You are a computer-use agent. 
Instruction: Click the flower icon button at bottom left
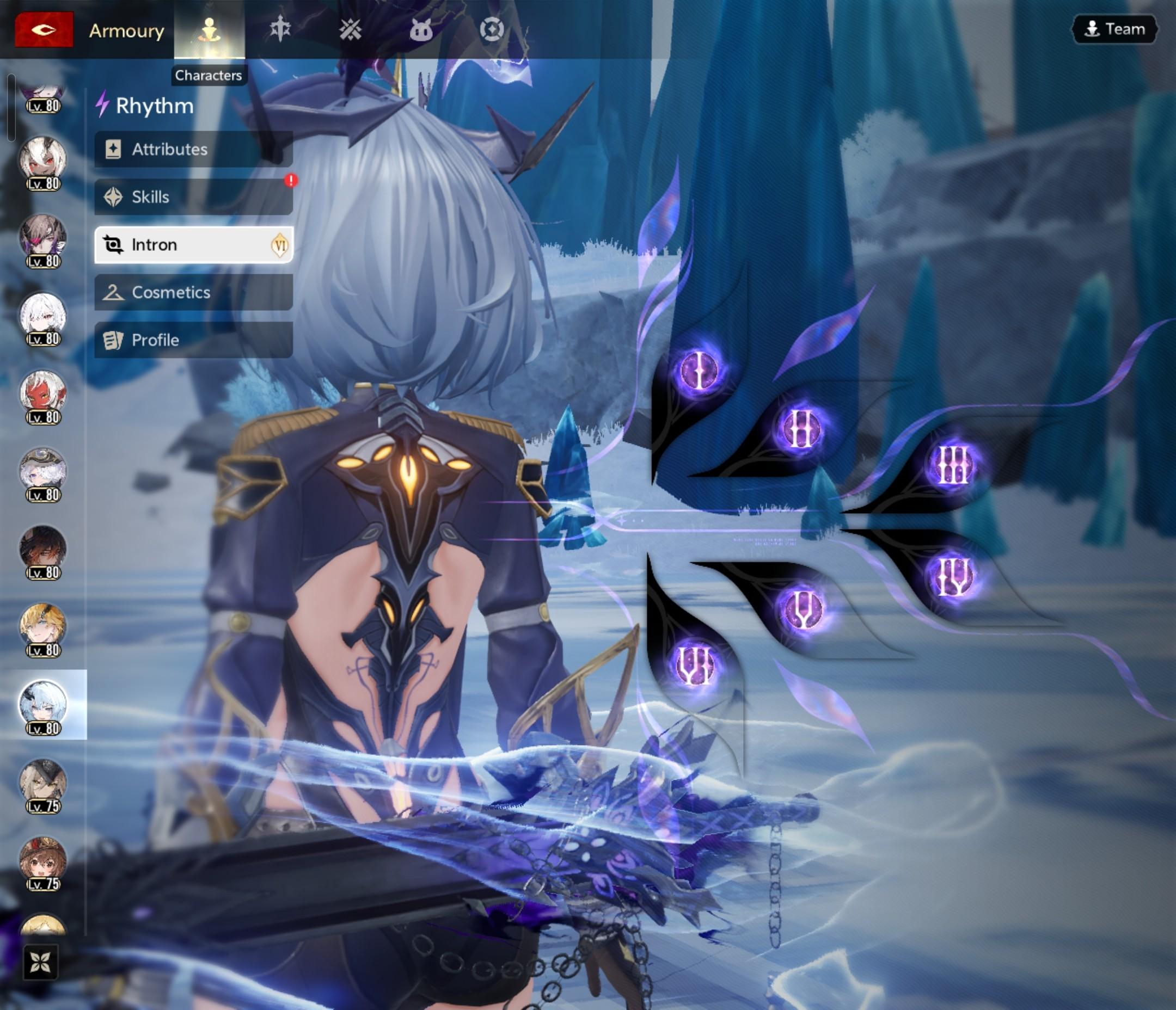coord(40,962)
